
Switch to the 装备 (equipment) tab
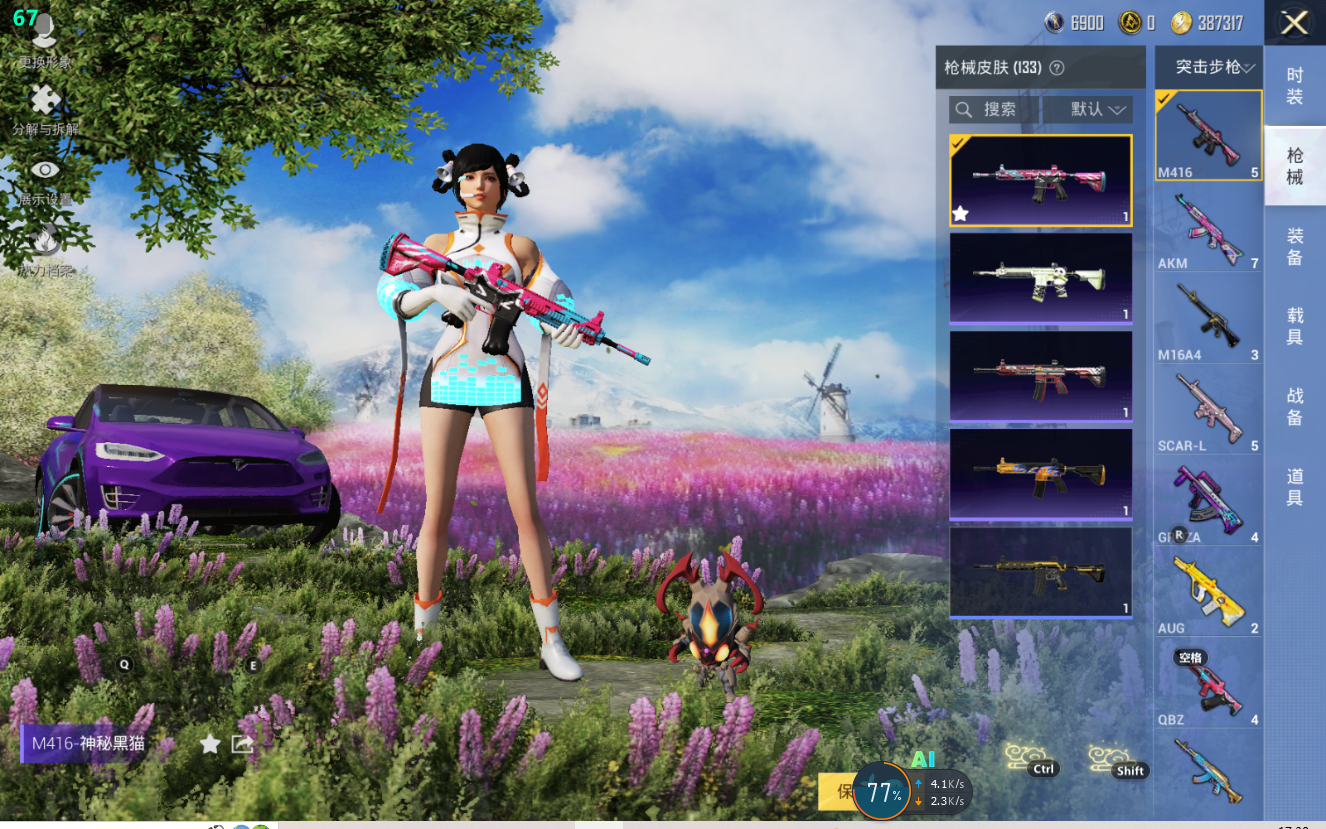pyautogui.click(x=1295, y=247)
